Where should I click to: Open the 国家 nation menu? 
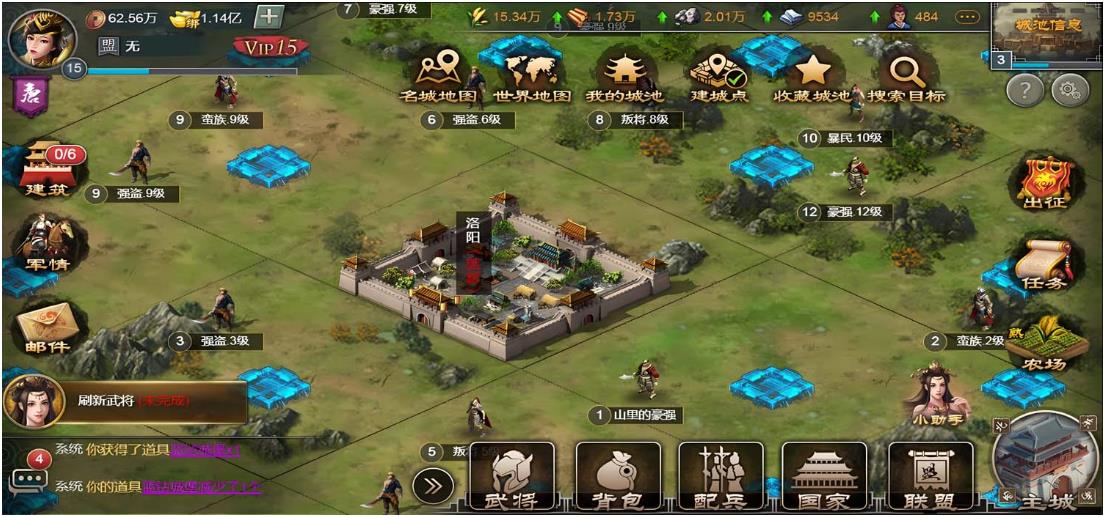pyautogui.click(x=824, y=480)
